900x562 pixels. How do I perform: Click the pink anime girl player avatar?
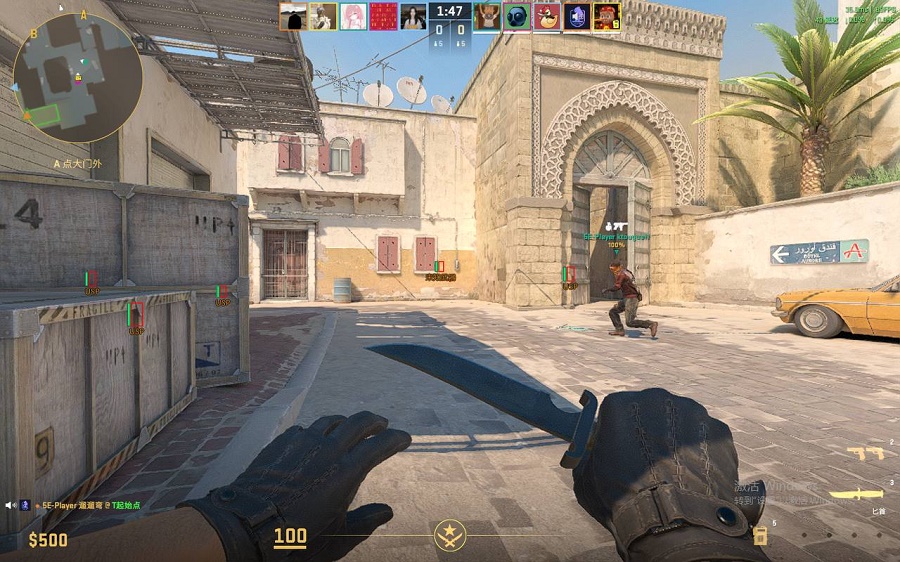point(353,16)
